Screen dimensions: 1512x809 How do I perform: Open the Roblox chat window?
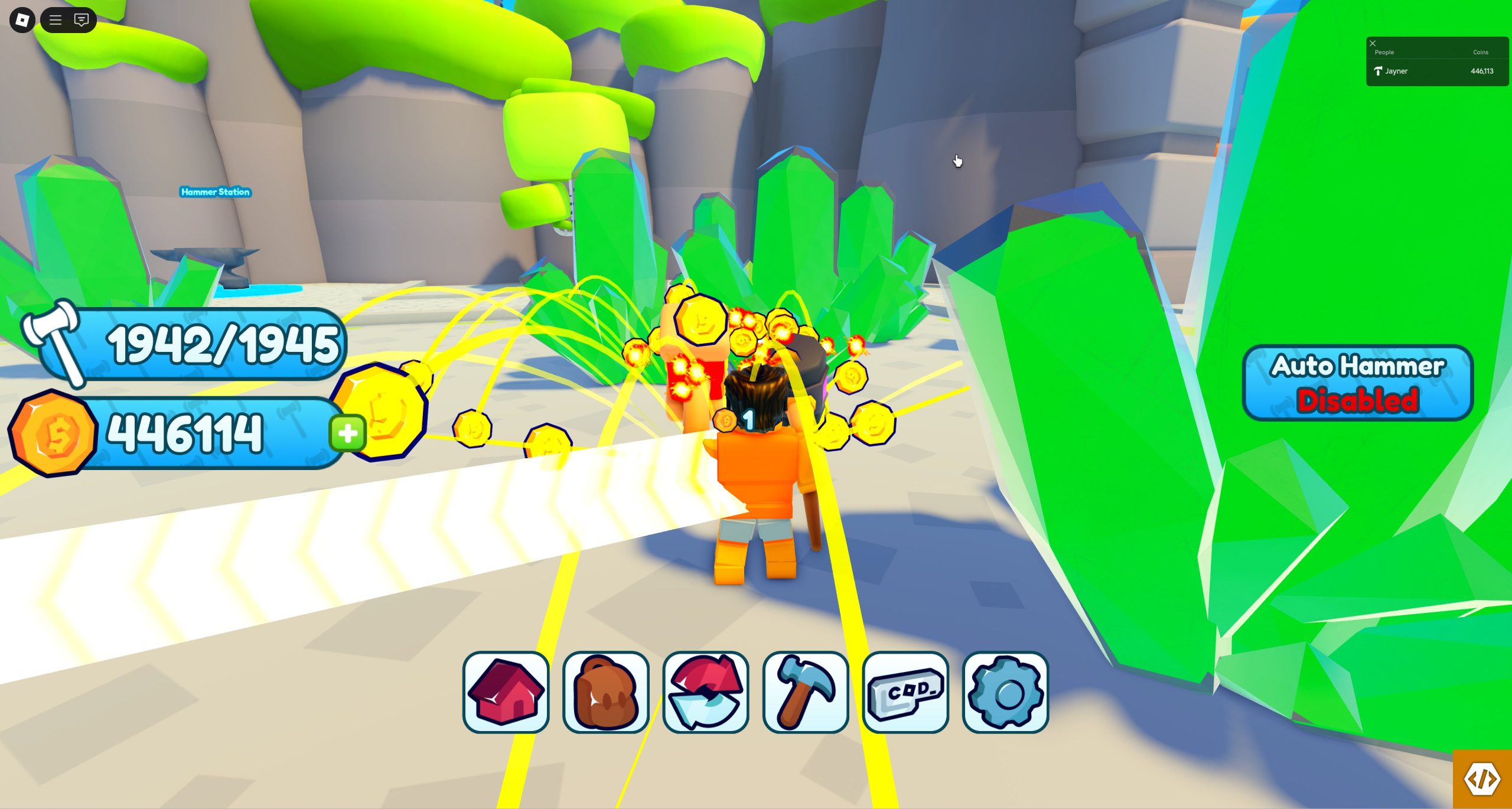click(82, 20)
